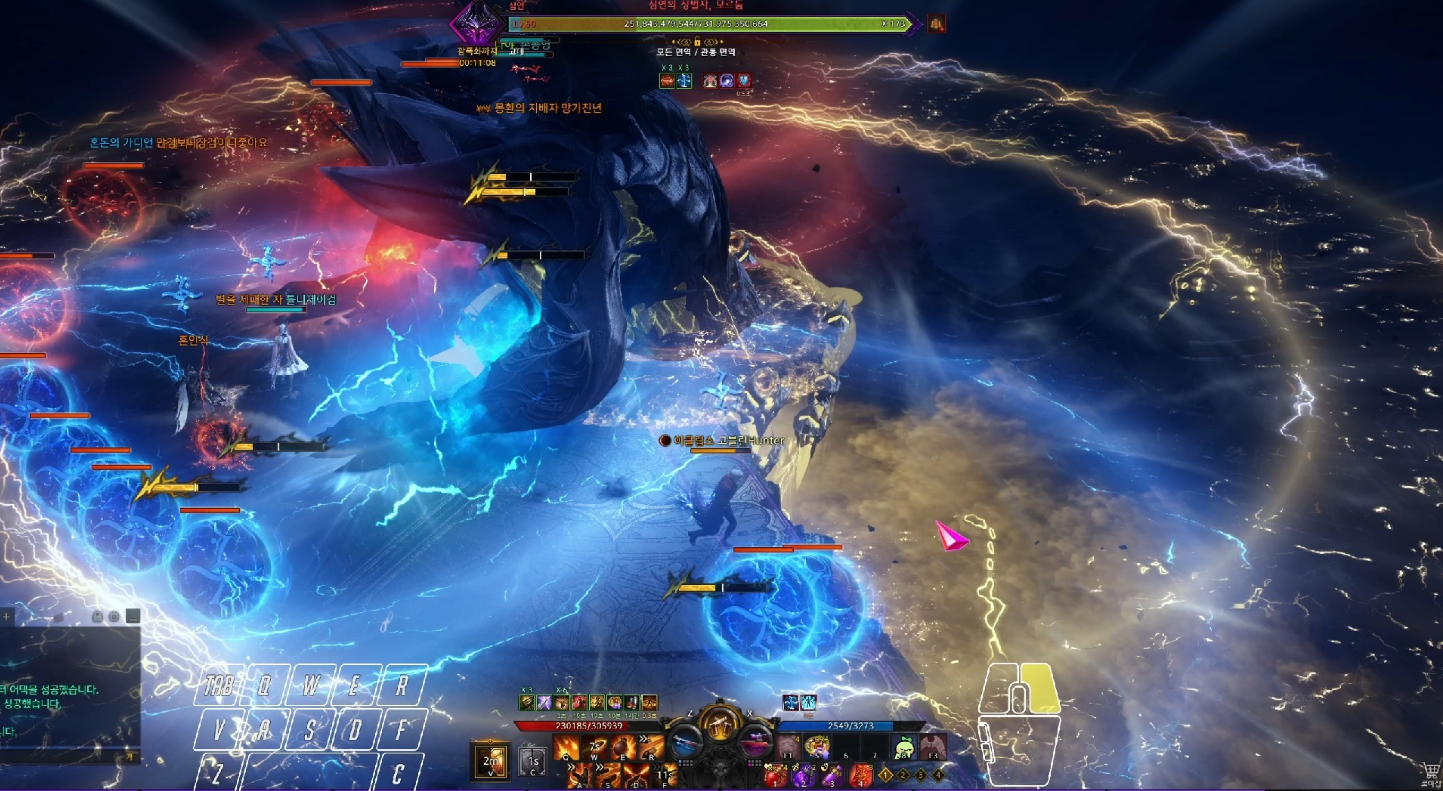Activate the V awakening skill slot

pos(490,761)
